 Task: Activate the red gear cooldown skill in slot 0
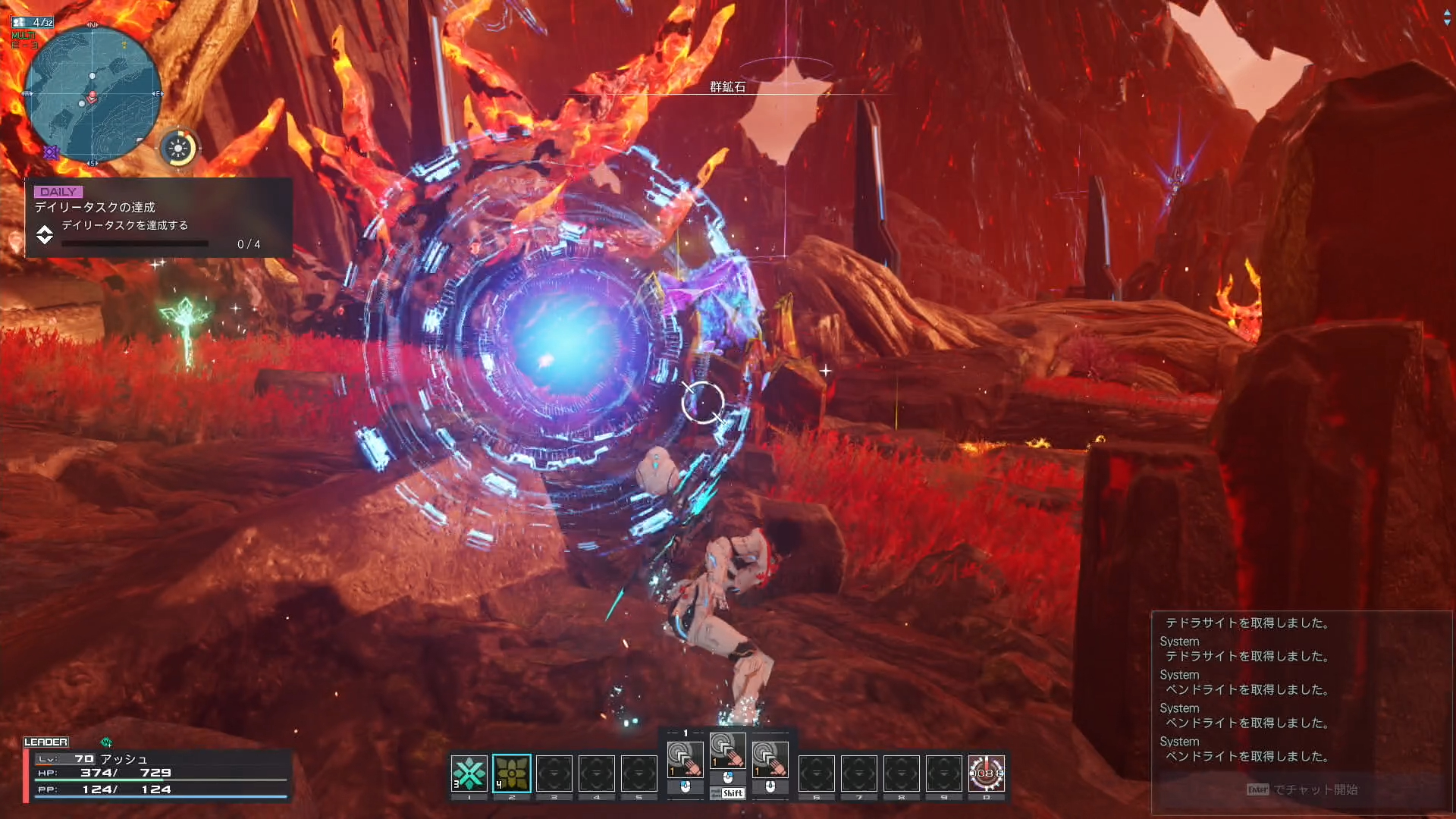[986, 773]
